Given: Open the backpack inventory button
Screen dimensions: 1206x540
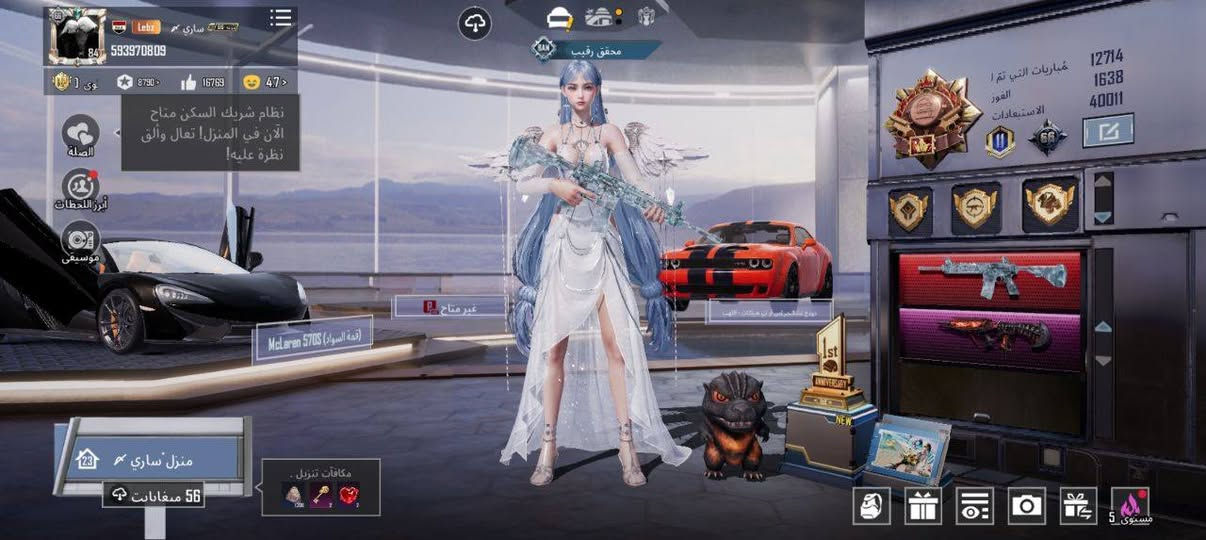Looking at the screenshot, I should coord(871,506).
